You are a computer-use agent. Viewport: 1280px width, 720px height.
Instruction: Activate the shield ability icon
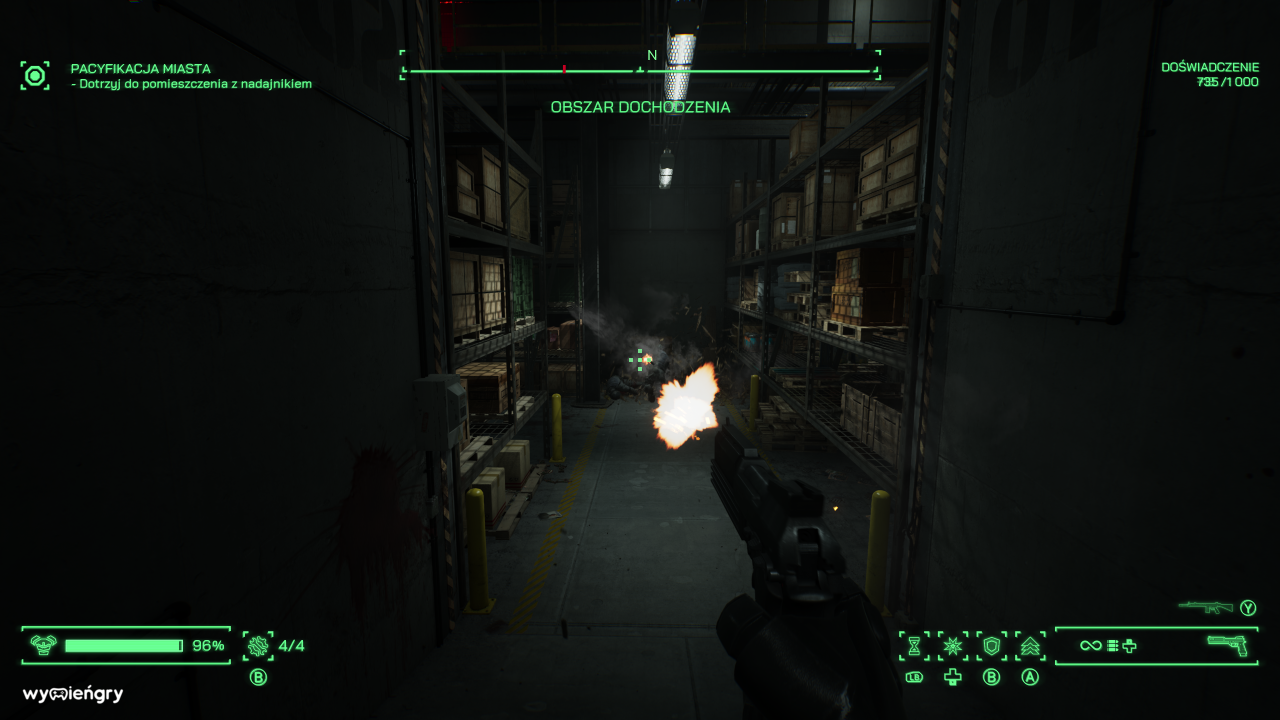pyautogui.click(x=989, y=645)
